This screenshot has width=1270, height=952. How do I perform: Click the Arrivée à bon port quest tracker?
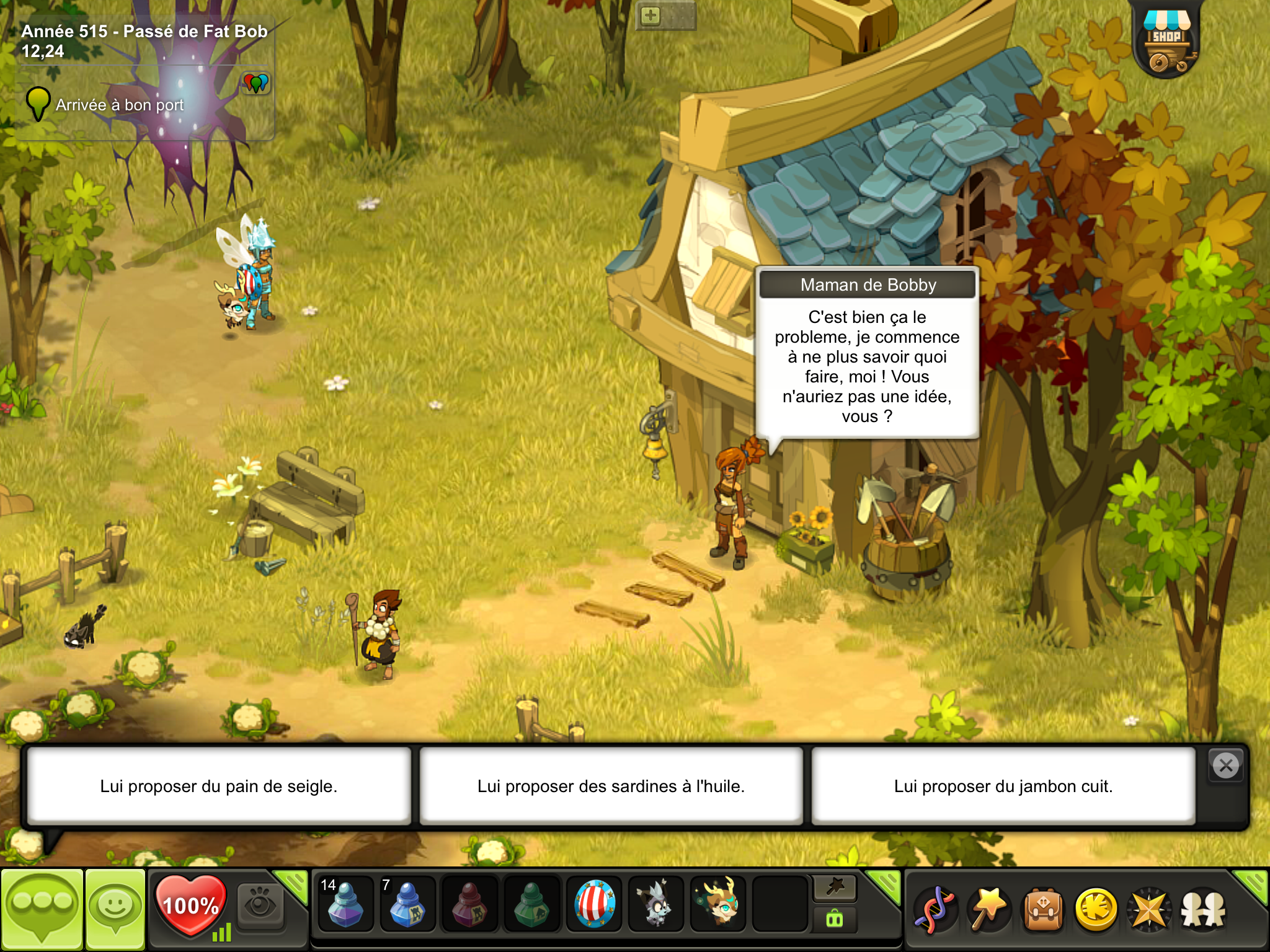click(119, 105)
